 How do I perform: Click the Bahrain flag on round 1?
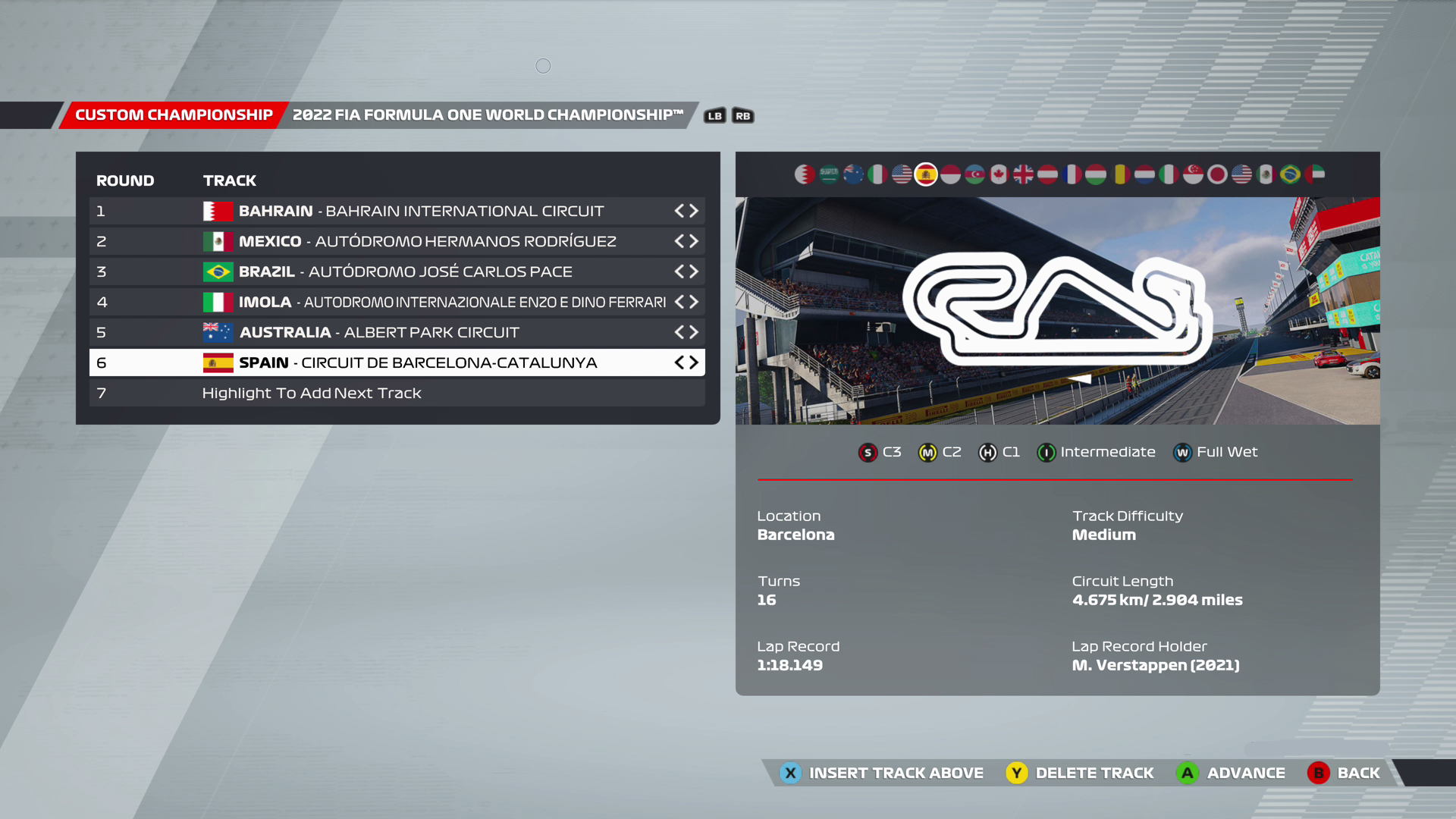pyautogui.click(x=218, y=211)
